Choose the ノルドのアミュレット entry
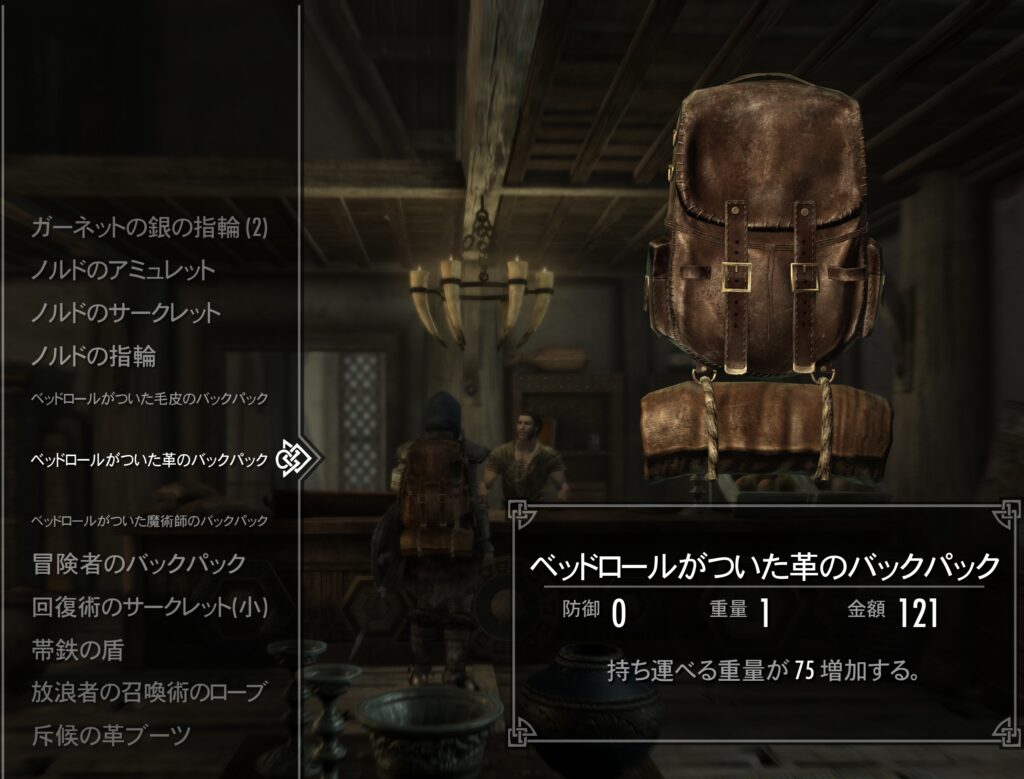This screenshot has height=779, width=1024. pyautogui.click(x=123, y=270)
